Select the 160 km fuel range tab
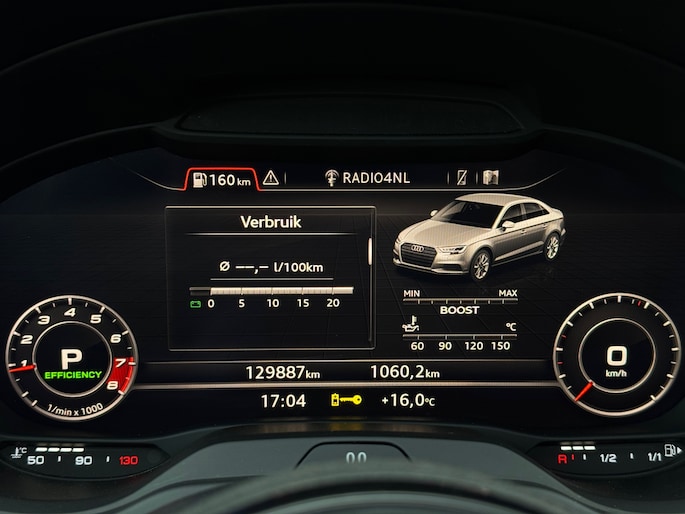 click(220, 180)
